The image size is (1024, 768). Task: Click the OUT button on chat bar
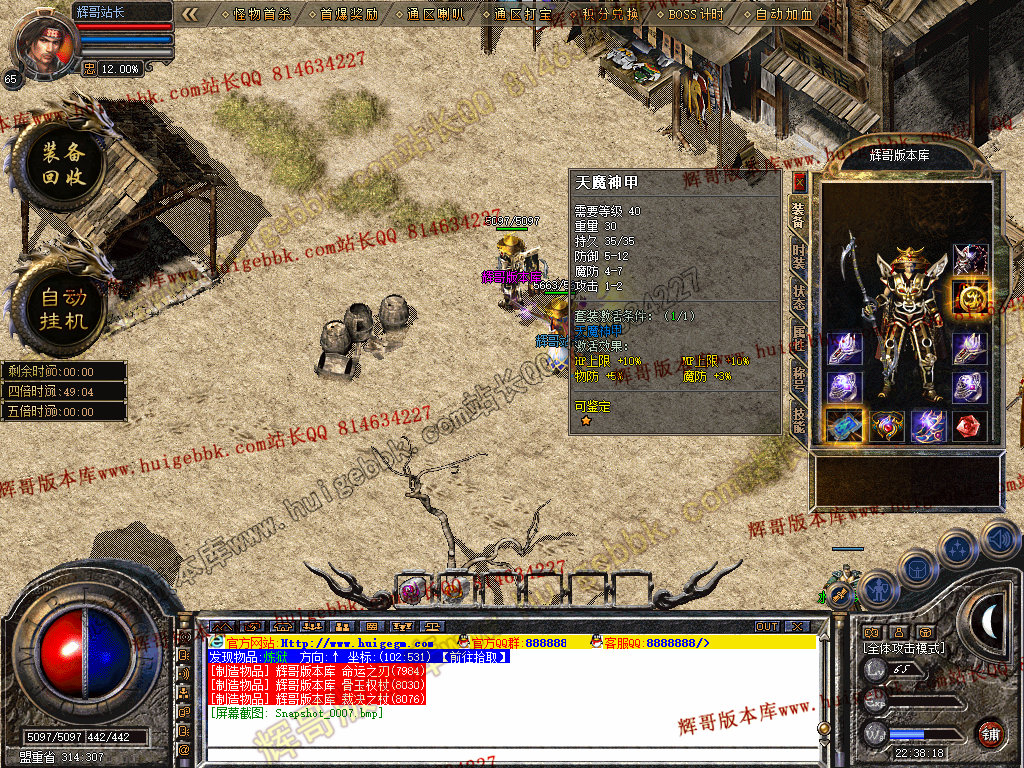click(x=767, y=627)
